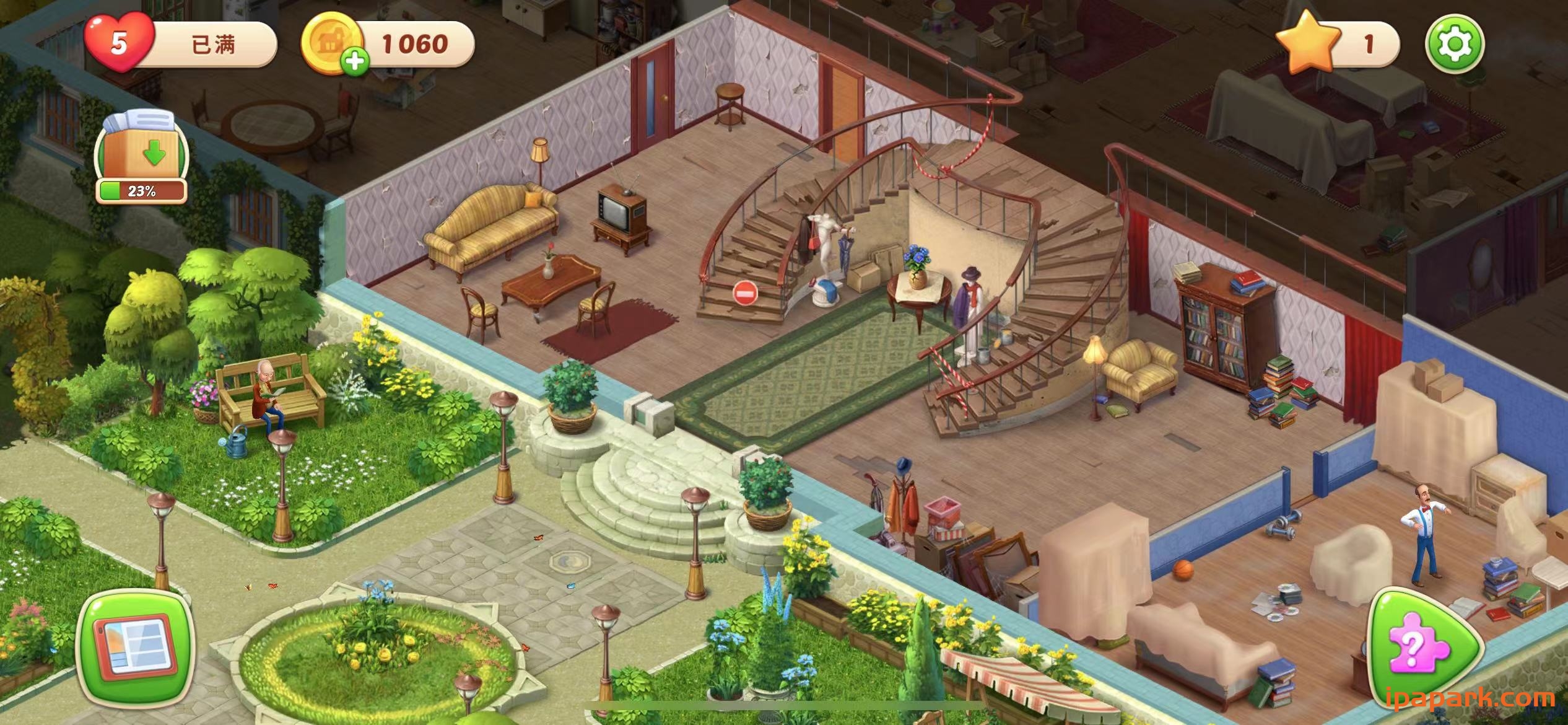Click the heart to toggle lives detail
Image resolution: width=1568 pixels, height=725 pixels.
click(120, 45)
